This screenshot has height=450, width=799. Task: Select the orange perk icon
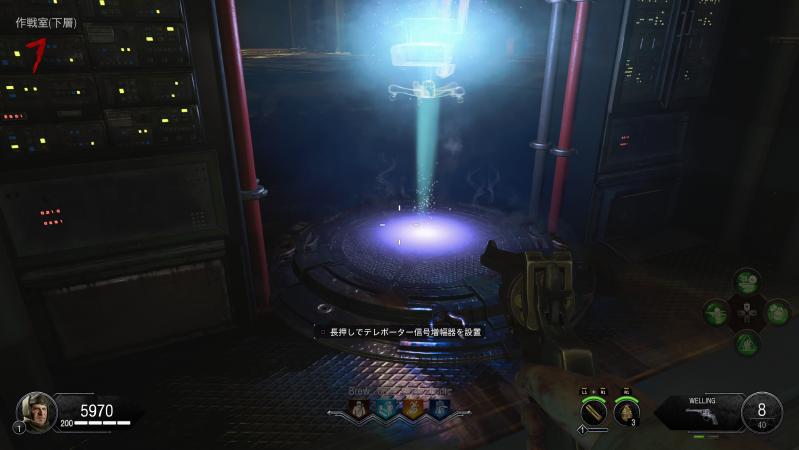[411, 408]
